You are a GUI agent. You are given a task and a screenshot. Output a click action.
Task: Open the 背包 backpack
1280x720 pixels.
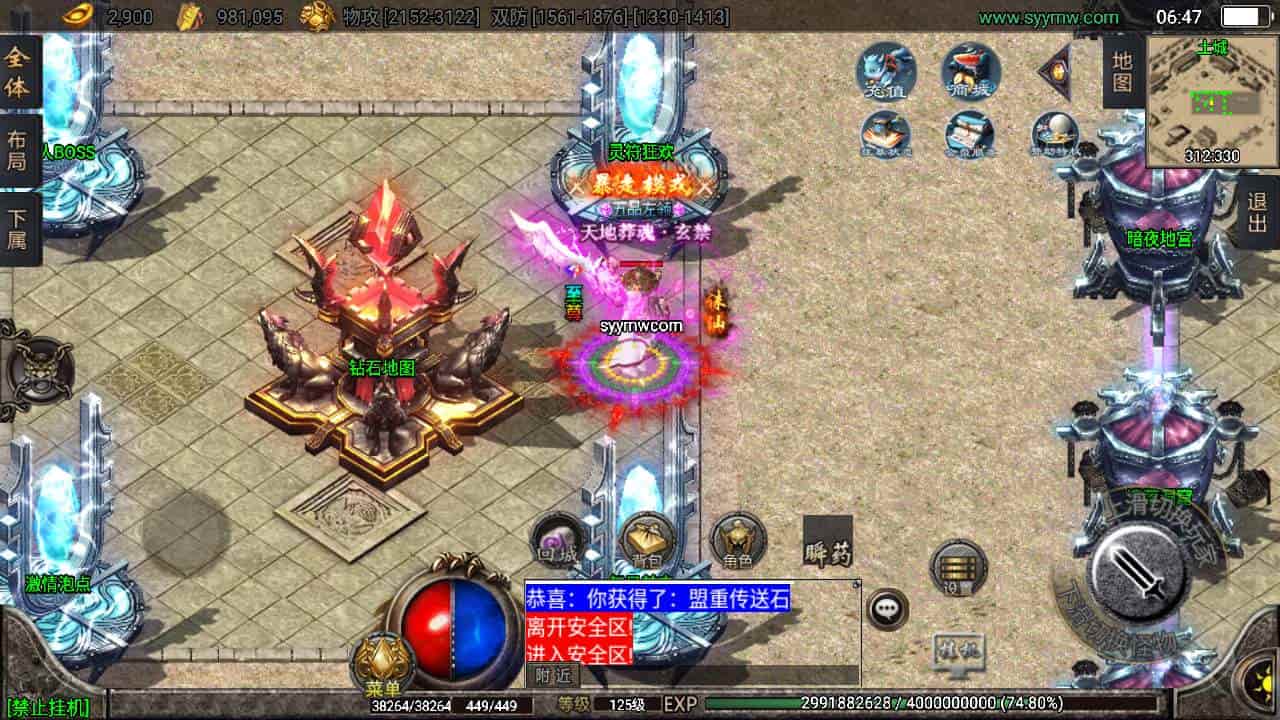coord(645,541)
